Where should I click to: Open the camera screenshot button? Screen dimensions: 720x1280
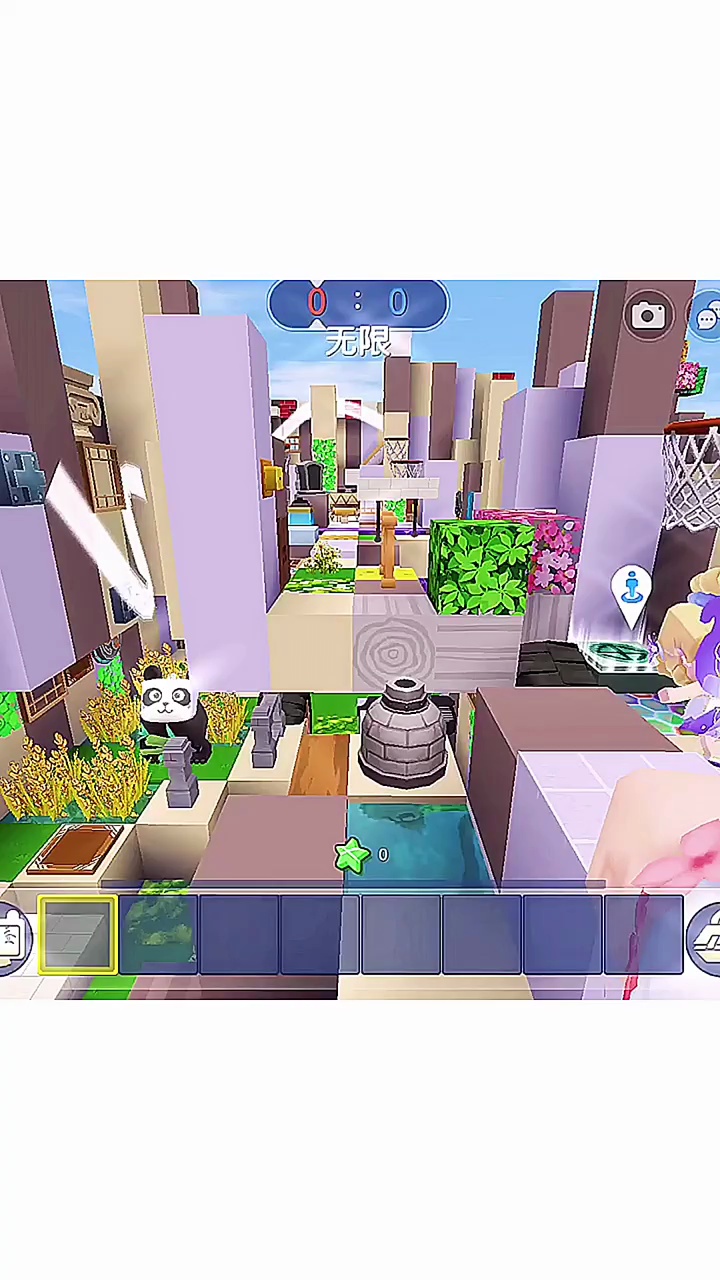(648, 317)
